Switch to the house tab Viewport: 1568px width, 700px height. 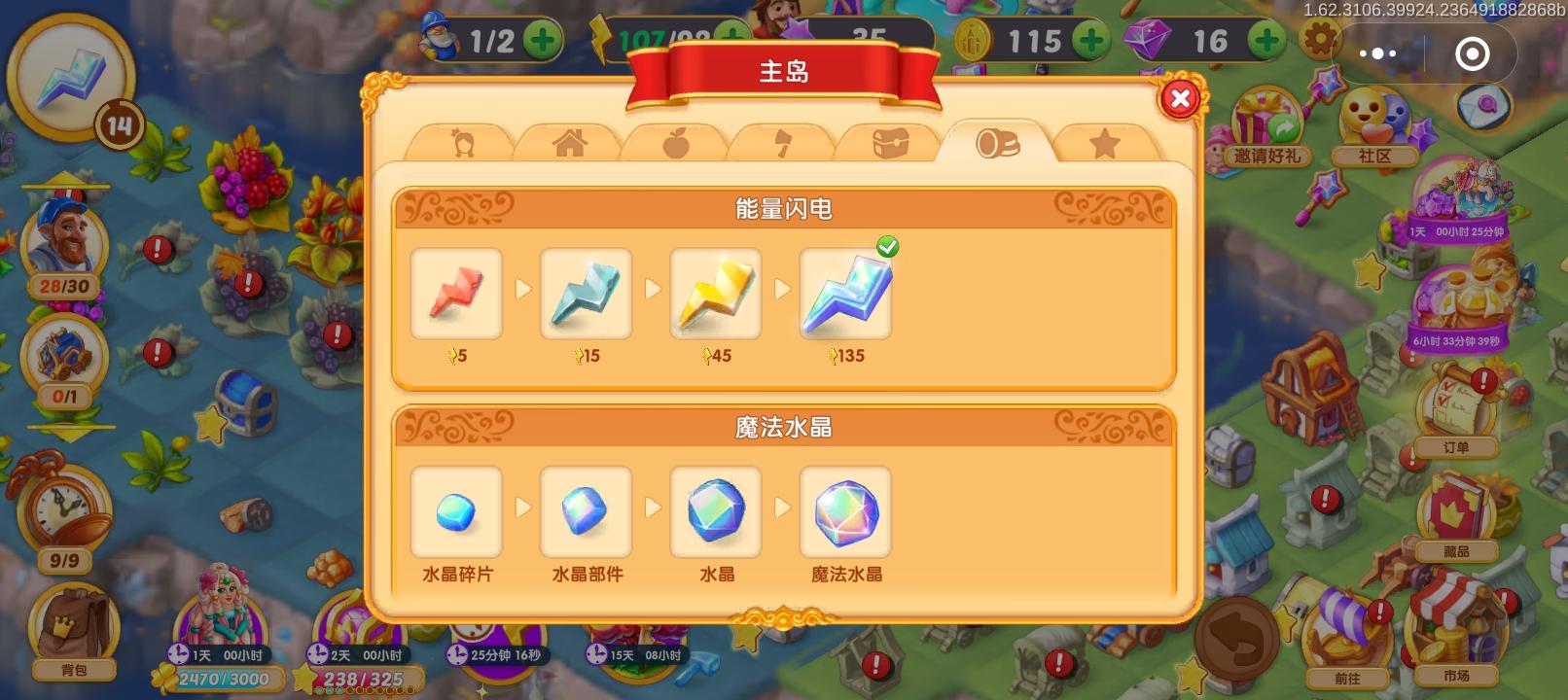click(572, 142)
